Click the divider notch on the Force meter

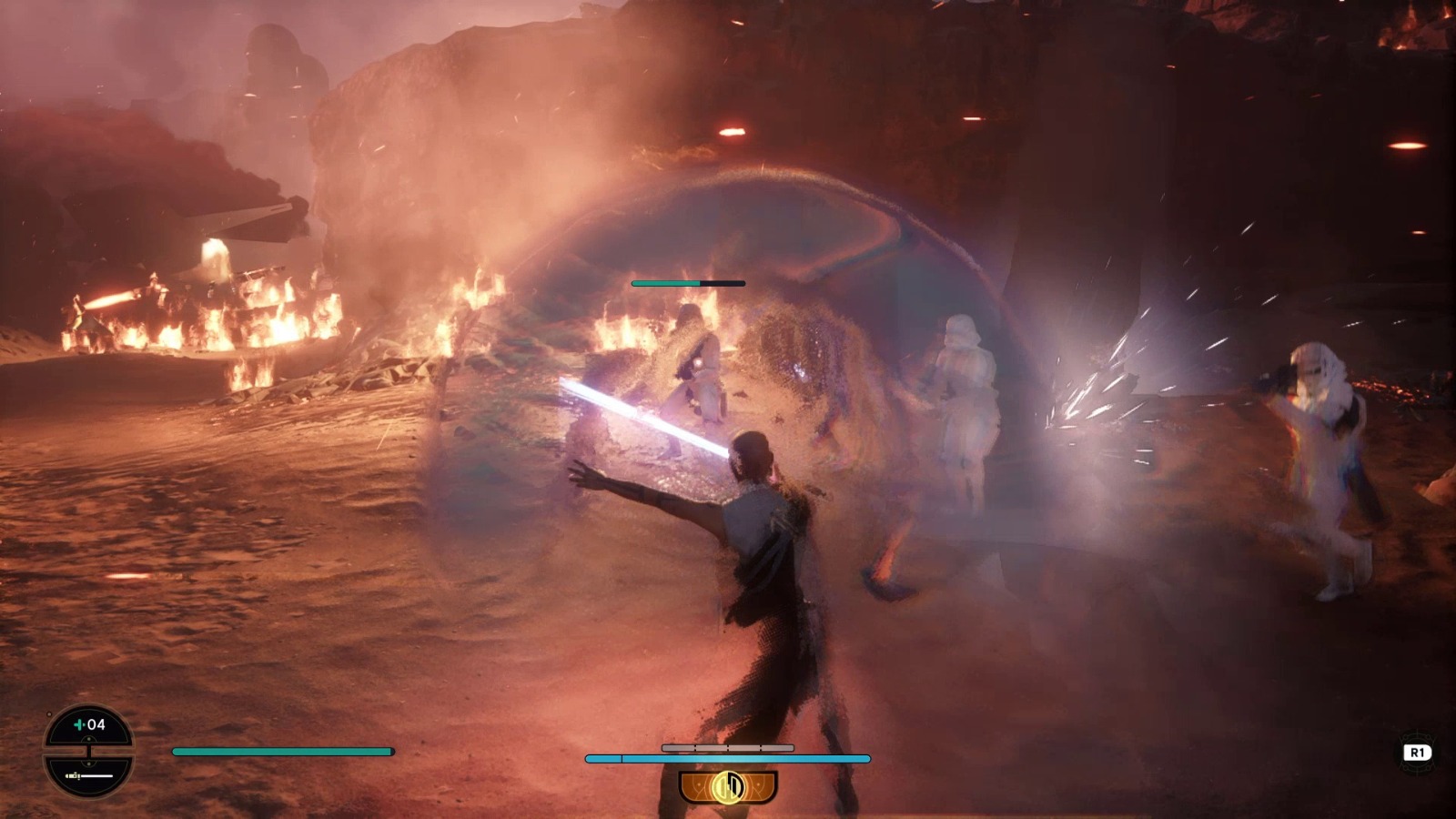point(622,758)
